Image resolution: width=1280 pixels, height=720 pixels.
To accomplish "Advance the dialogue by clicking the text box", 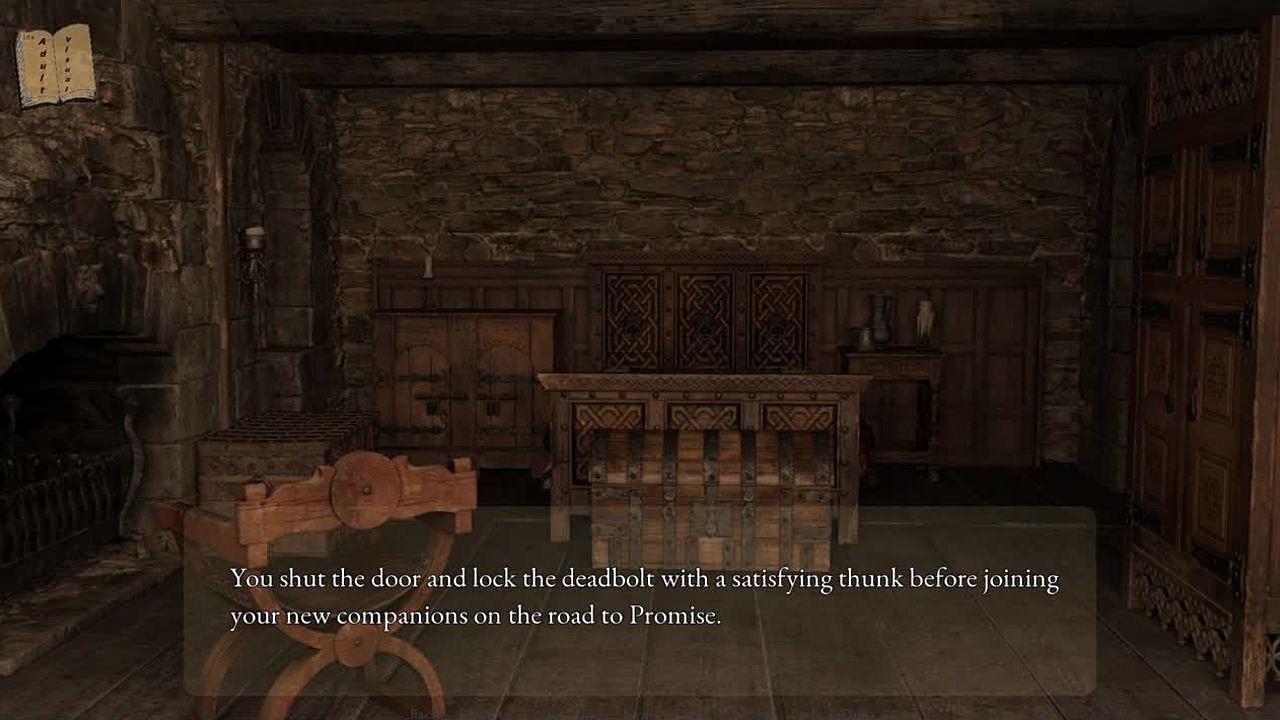I will pos(640,600).
